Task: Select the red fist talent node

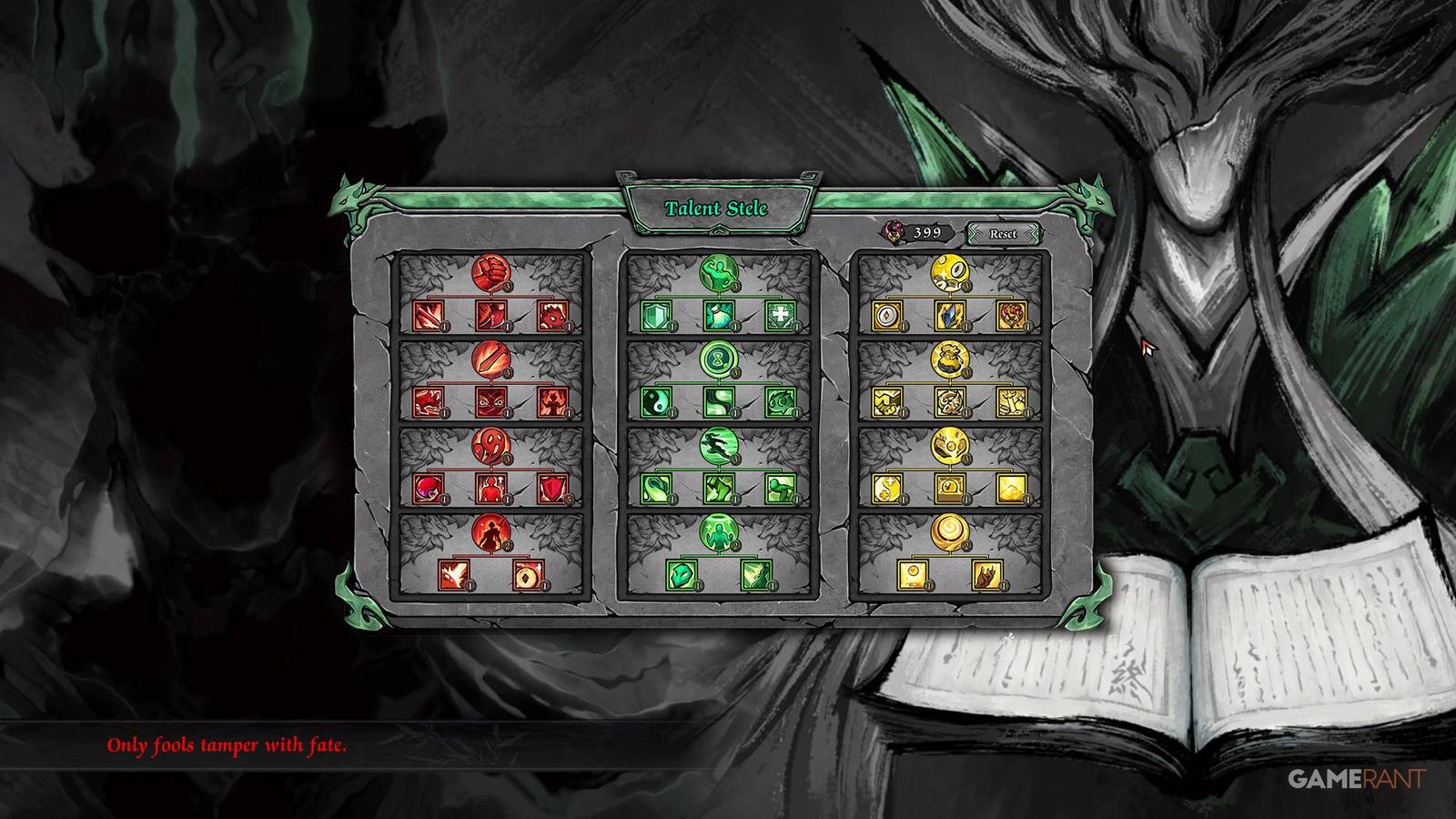Action: pyautogui.click(x=490, y=273)
